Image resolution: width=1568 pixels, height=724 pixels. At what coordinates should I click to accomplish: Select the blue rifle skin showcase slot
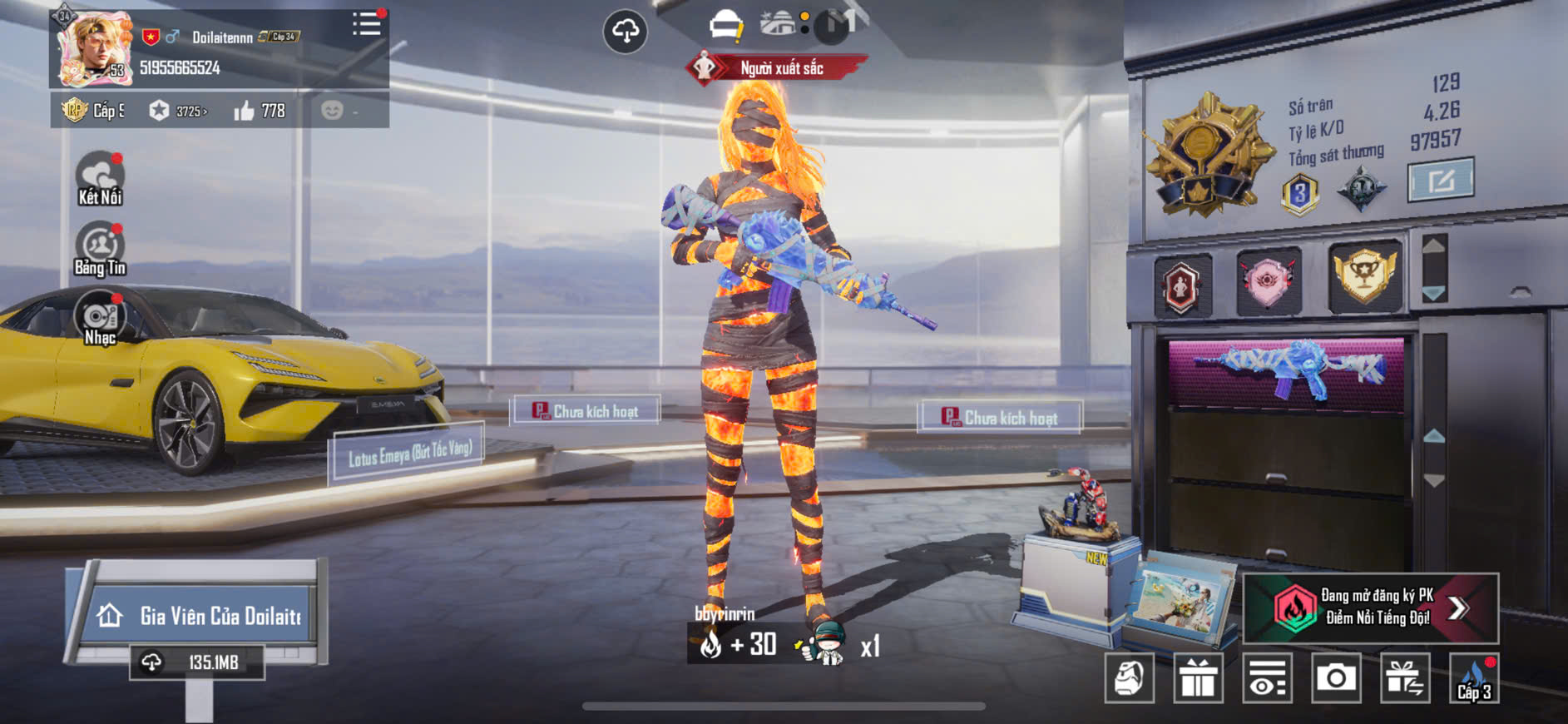(x=1286, y=370)
